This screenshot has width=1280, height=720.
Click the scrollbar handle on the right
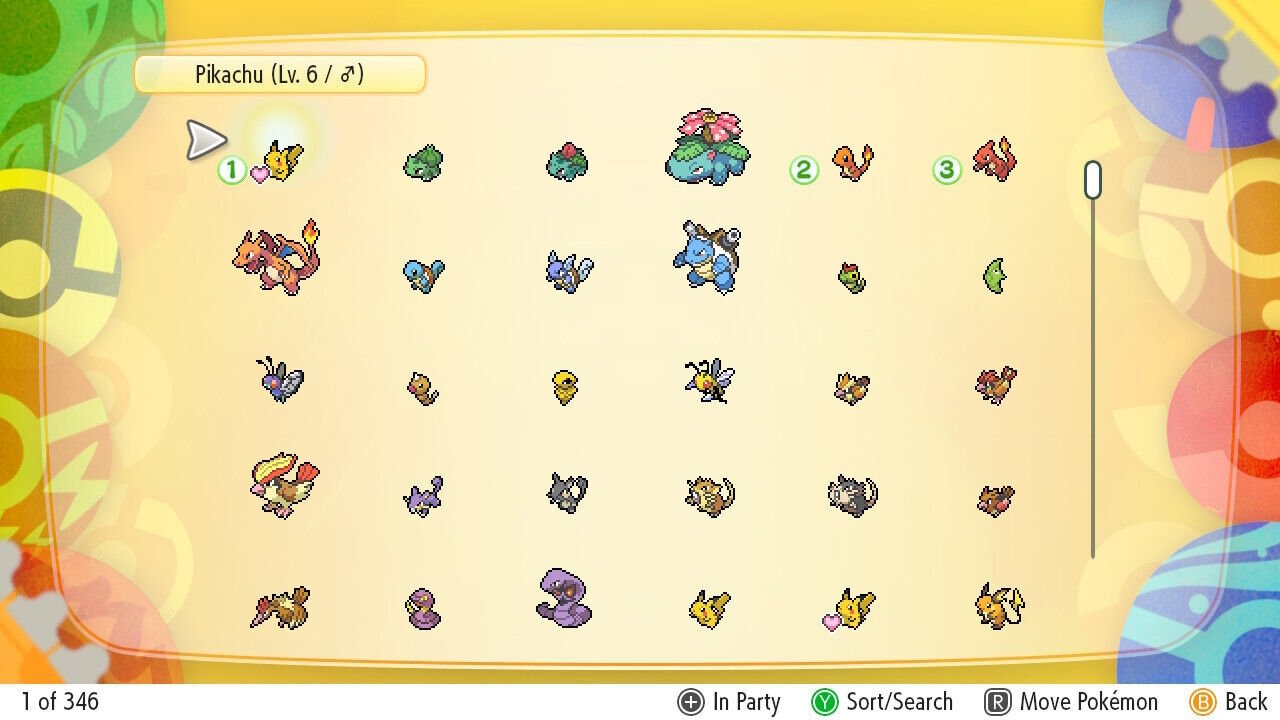(1092, 177)
